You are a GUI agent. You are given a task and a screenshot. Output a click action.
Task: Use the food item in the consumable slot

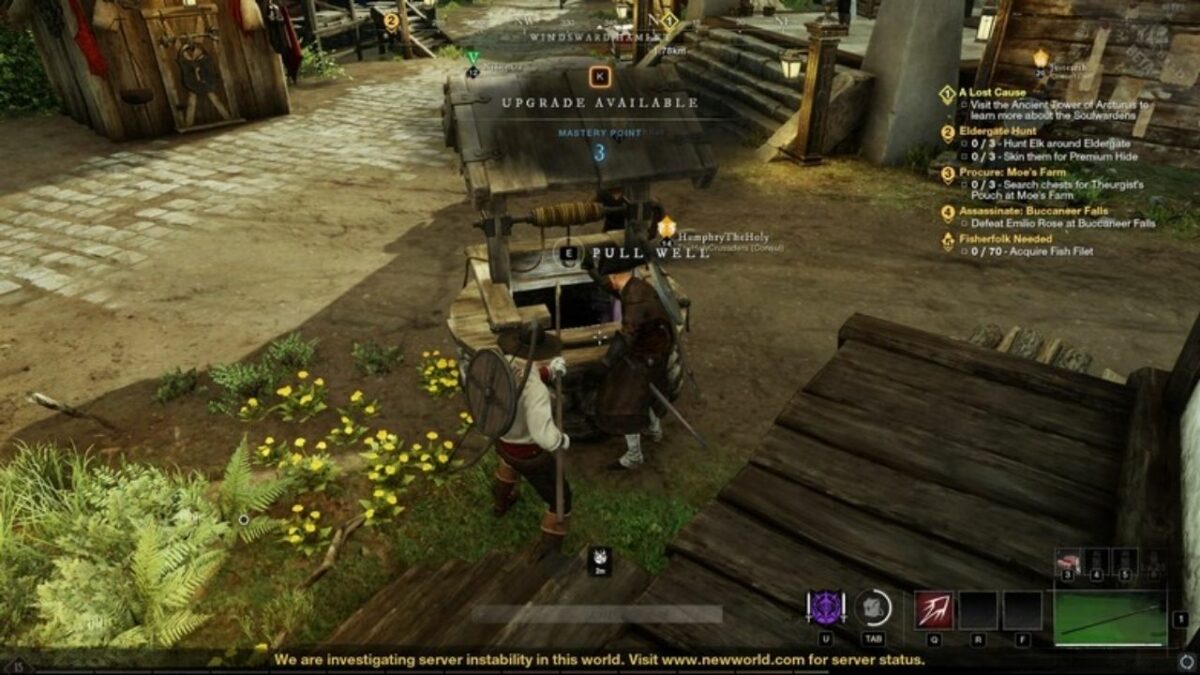coord(1067,561)
